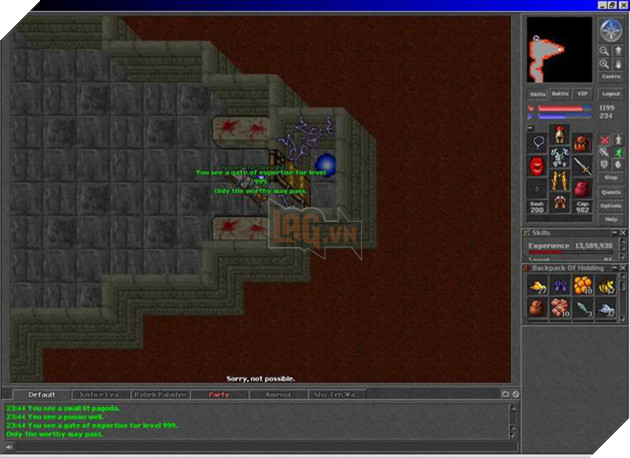Select the helmet equipment slot
Image resolution: width=630 pixels, height=458 pixels.
[560, 133]
